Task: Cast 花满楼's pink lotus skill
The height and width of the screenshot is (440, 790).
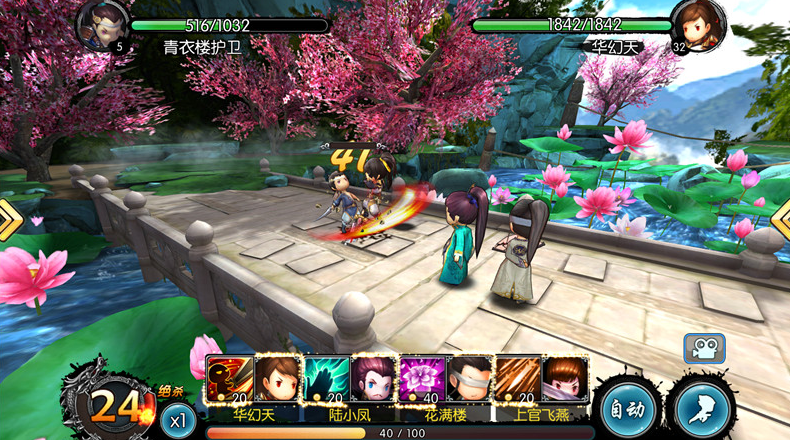Action: [421, 379]
